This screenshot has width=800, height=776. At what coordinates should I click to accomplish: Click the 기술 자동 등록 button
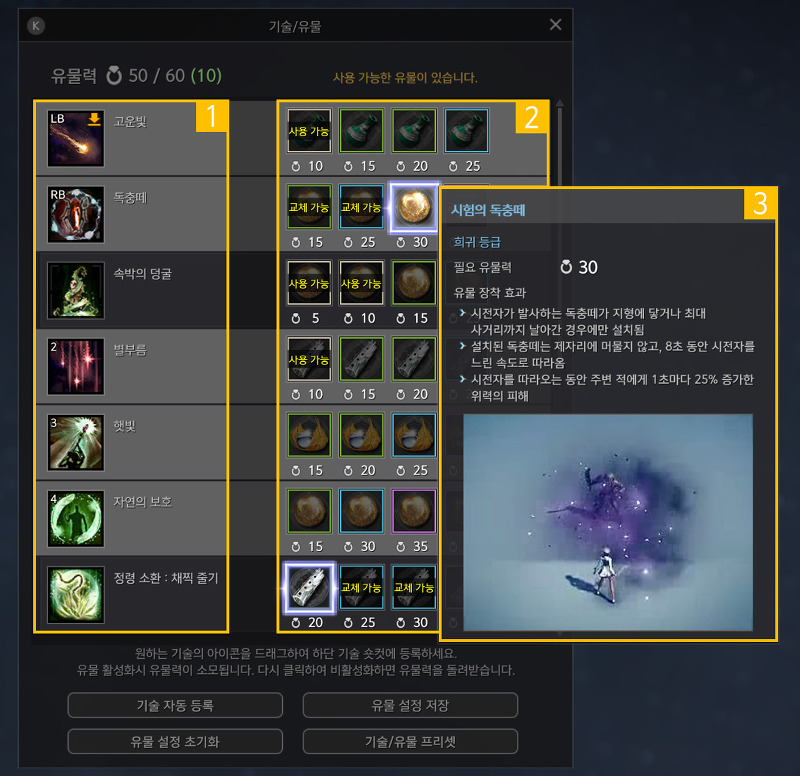click(175, 705)
